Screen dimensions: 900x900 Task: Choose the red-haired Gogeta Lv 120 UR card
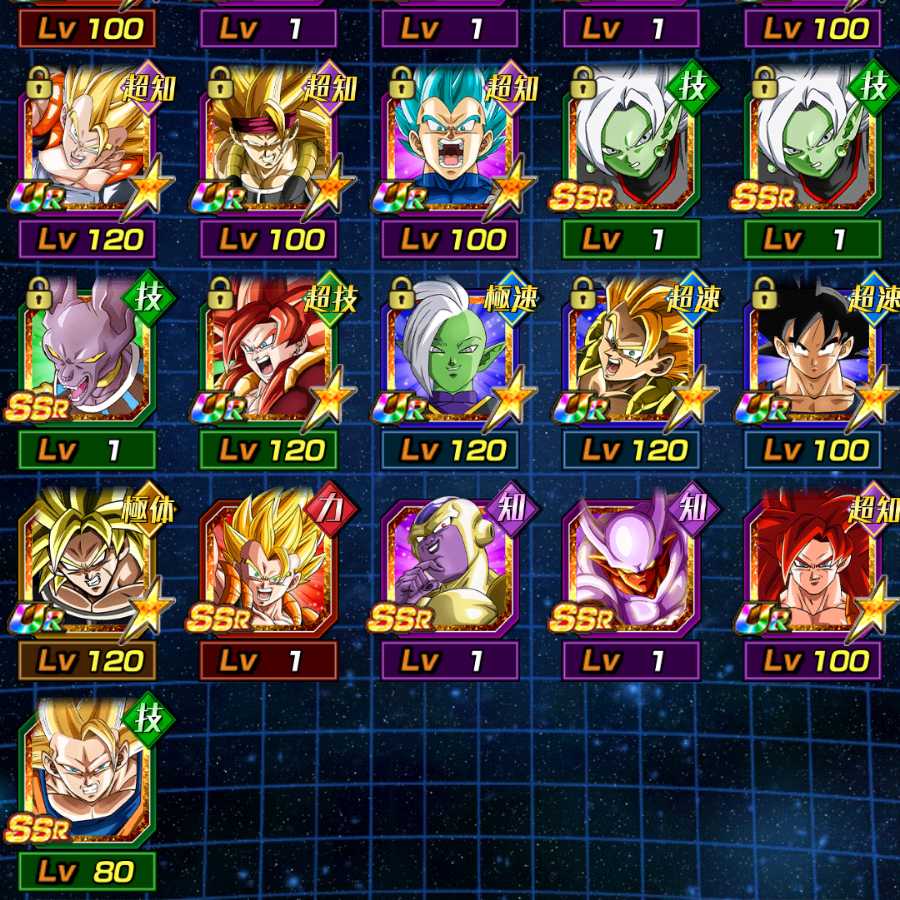click(268, 352)
